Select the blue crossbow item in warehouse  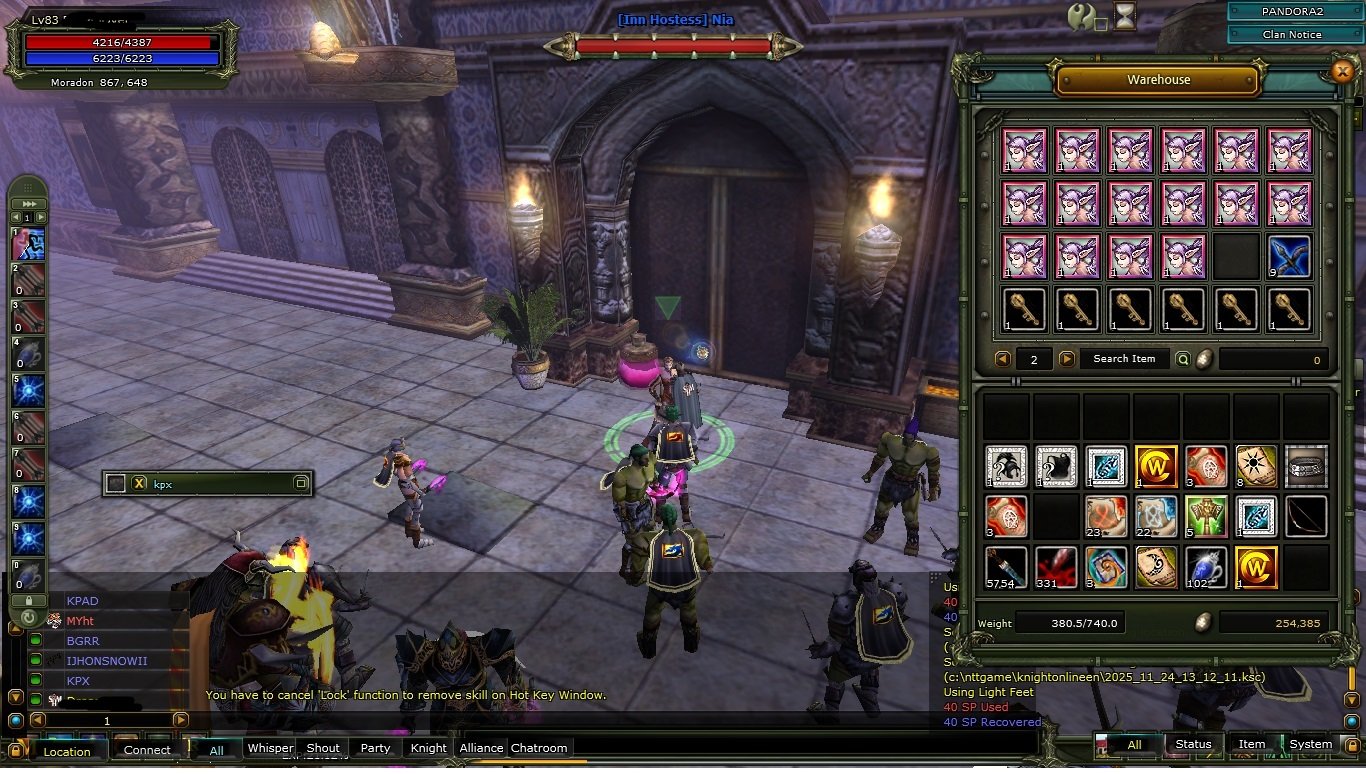pyautogui.click(x=1289, y=256)
